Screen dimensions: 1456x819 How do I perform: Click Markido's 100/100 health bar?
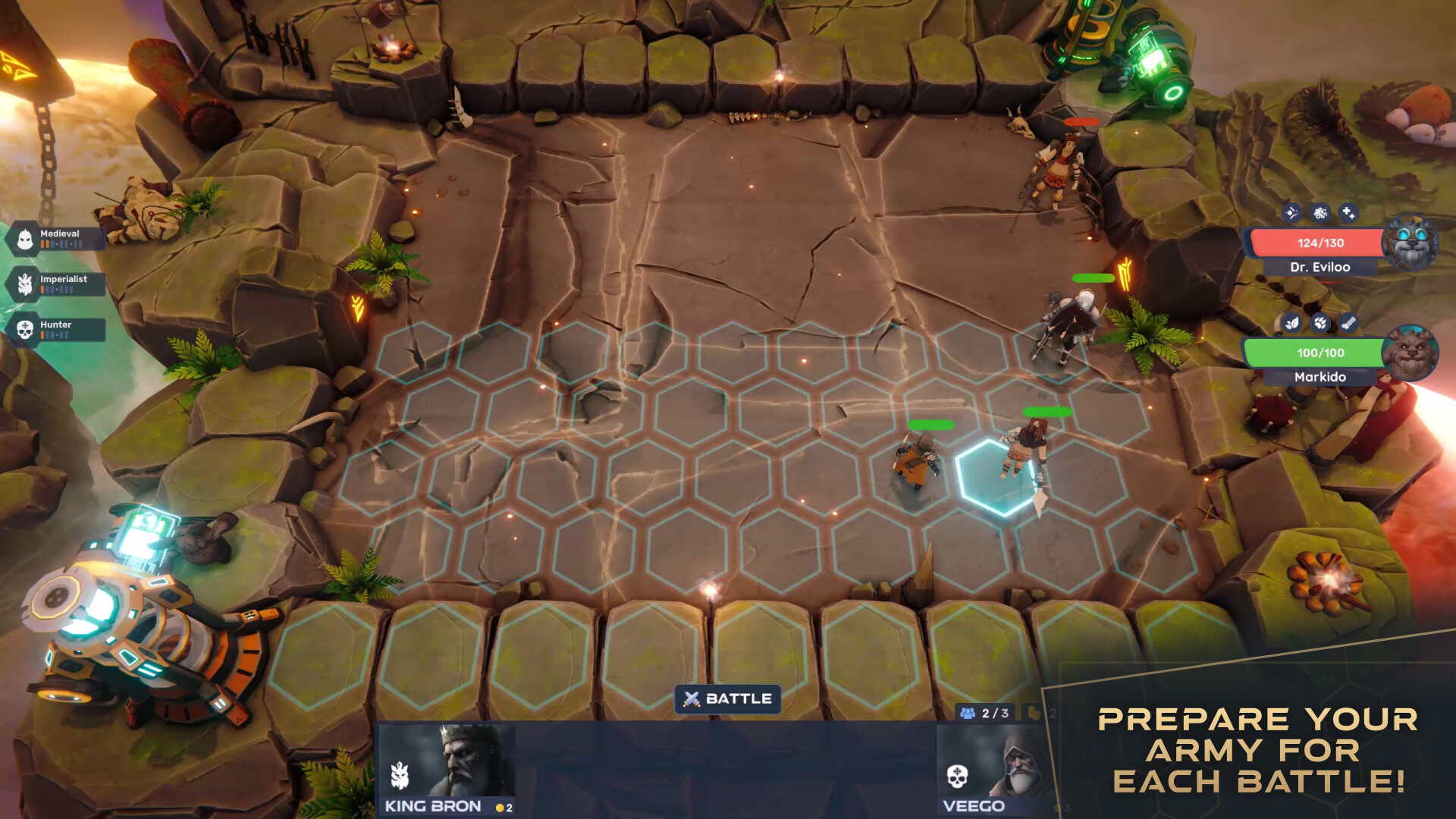(x=1319, y=353)
